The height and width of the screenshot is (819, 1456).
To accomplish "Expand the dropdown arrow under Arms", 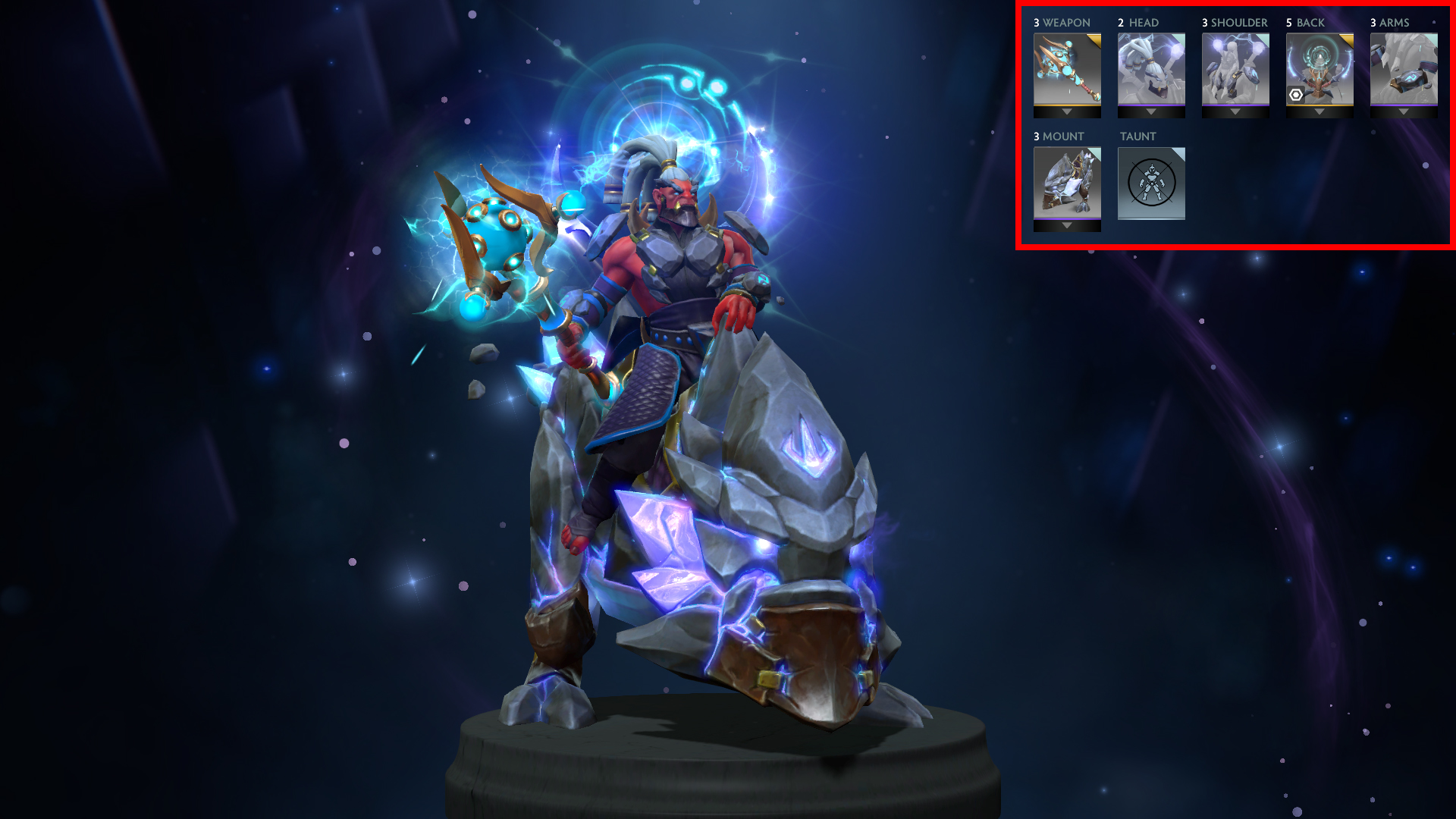I will point(1403,112).
